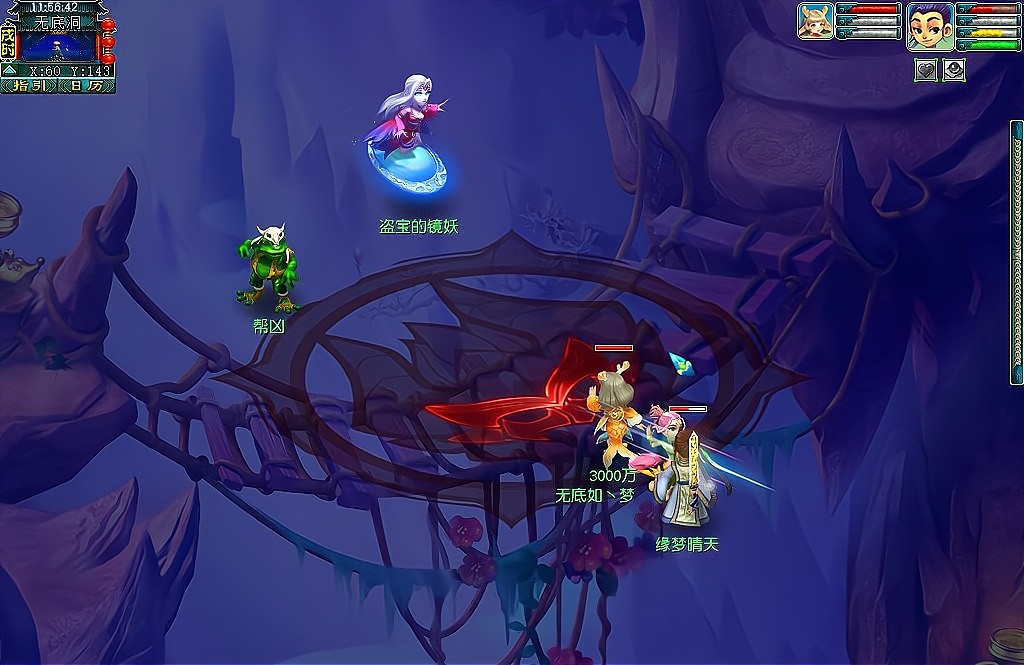Click the gray heart icon button
The width and height of the screenshot is (1024, 665).
point(926,70)
